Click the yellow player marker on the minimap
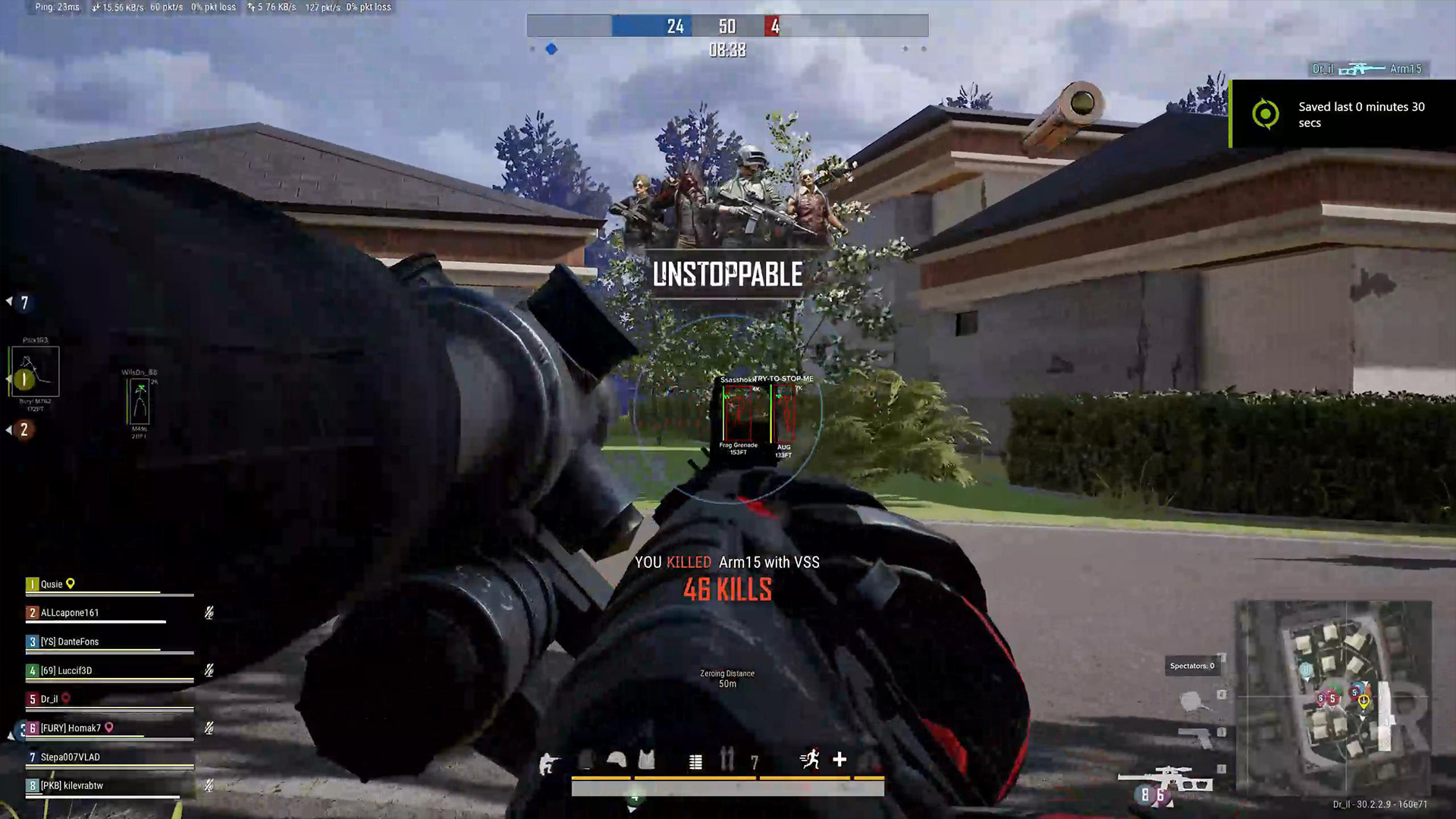This screenshot has height=819, width=1456. pyautogui.click(x=1363, y=701)
